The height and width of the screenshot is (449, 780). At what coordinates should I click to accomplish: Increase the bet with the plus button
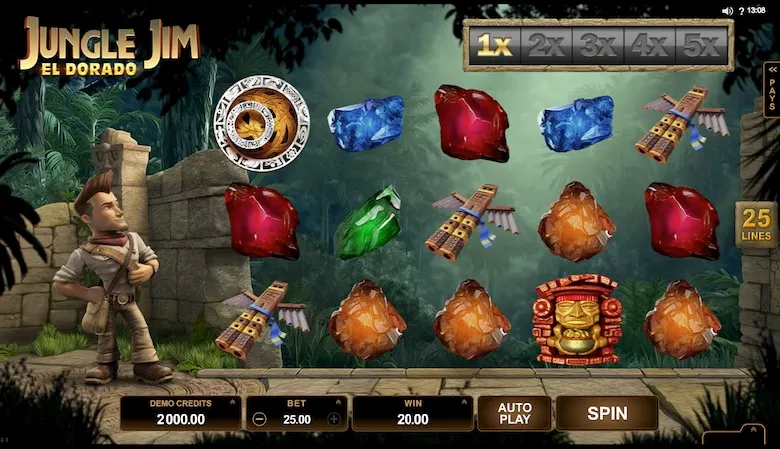click(334, 419)
